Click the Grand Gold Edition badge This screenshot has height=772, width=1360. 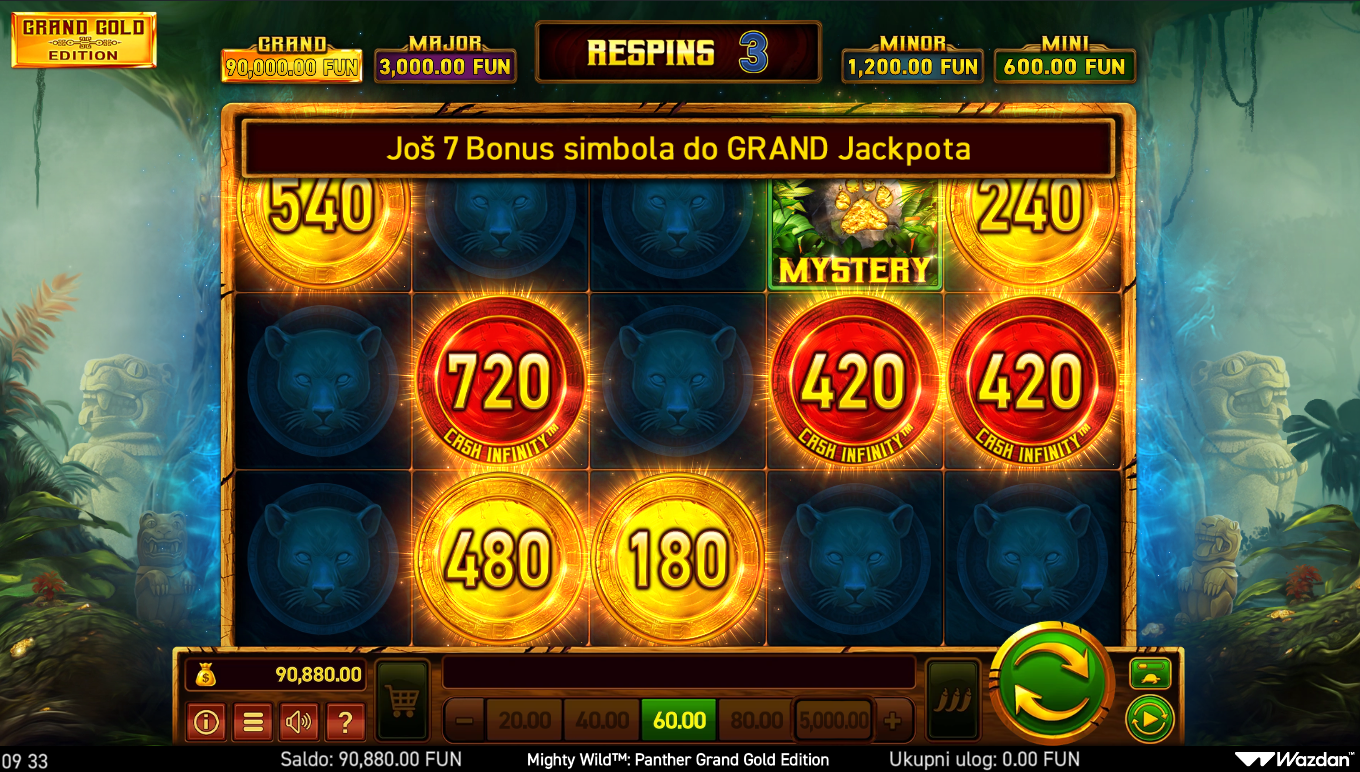[x=84, y=40]
